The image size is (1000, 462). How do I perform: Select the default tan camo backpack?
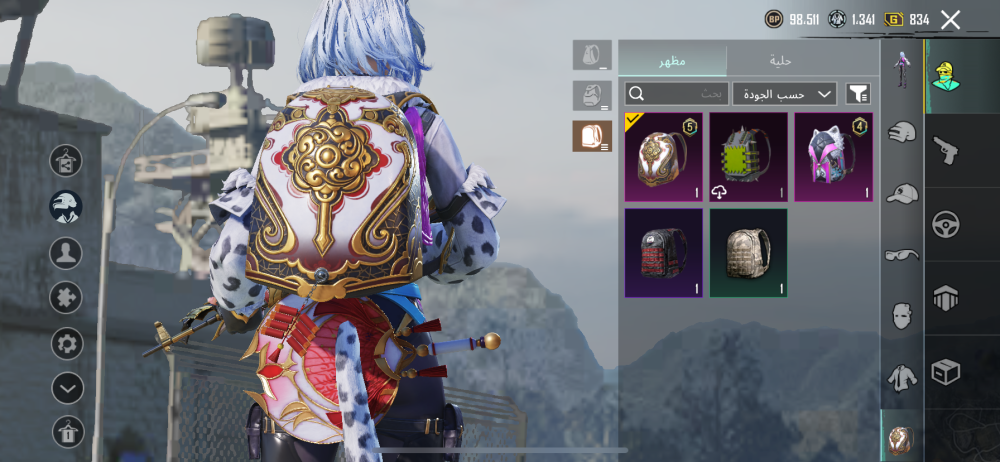coord(748,253)
